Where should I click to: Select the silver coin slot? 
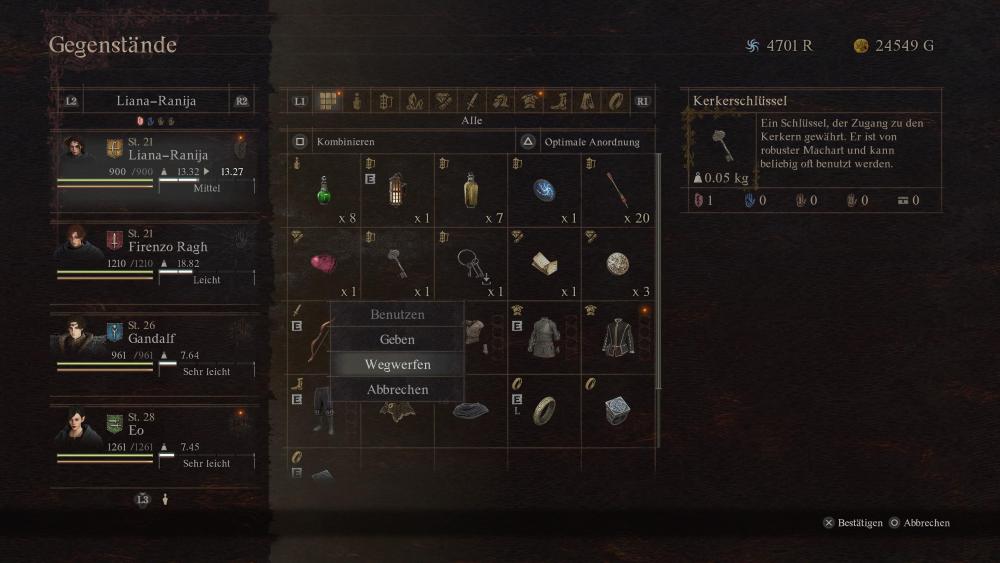(618, 264)
